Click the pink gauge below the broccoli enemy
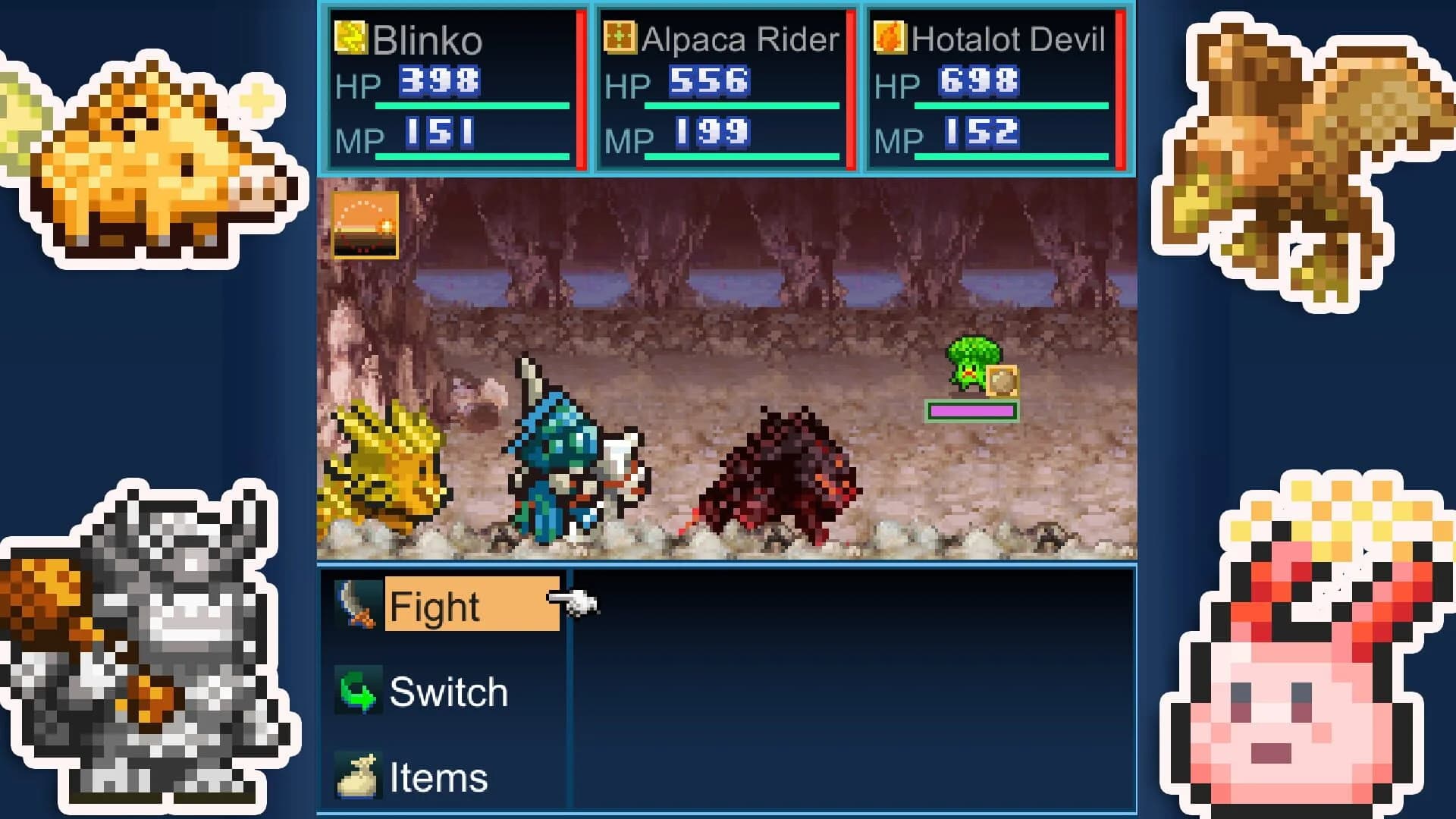 (x=973, y=413)
